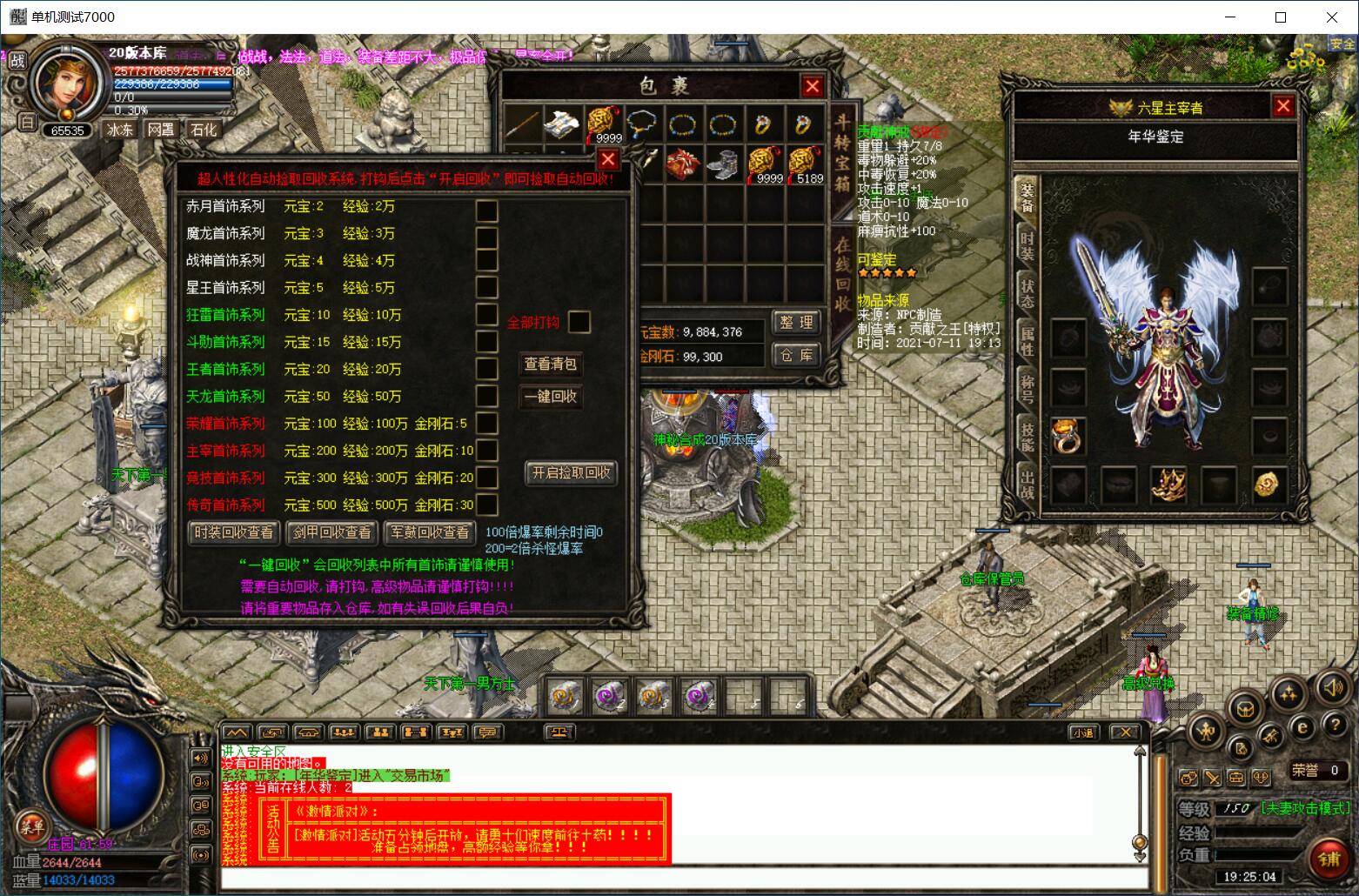This screenshot has height=896, width=1359.
Task: Open the round 铺 shop button
Action: [1328, 859]
